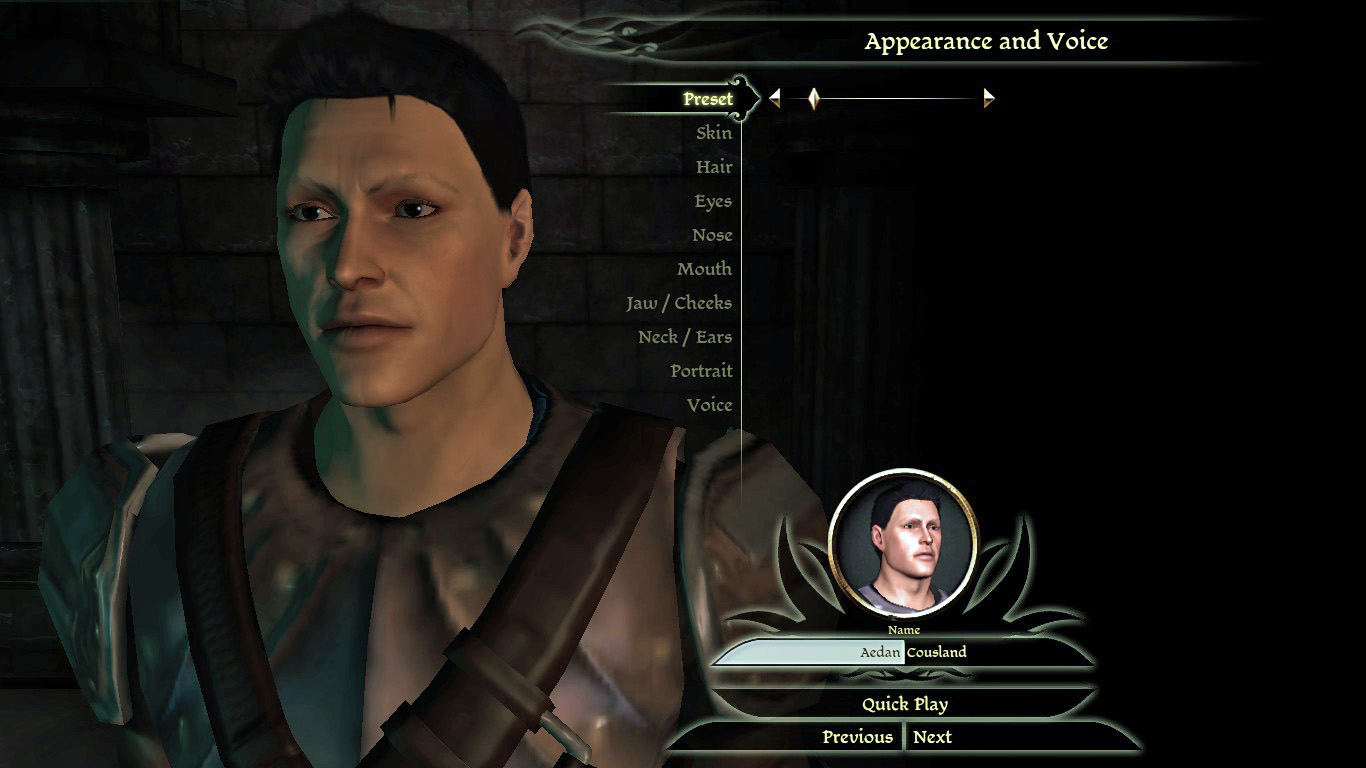Go back with the Previous button
This screenshot has height=768, width=1366.
[x=857, y=737]
